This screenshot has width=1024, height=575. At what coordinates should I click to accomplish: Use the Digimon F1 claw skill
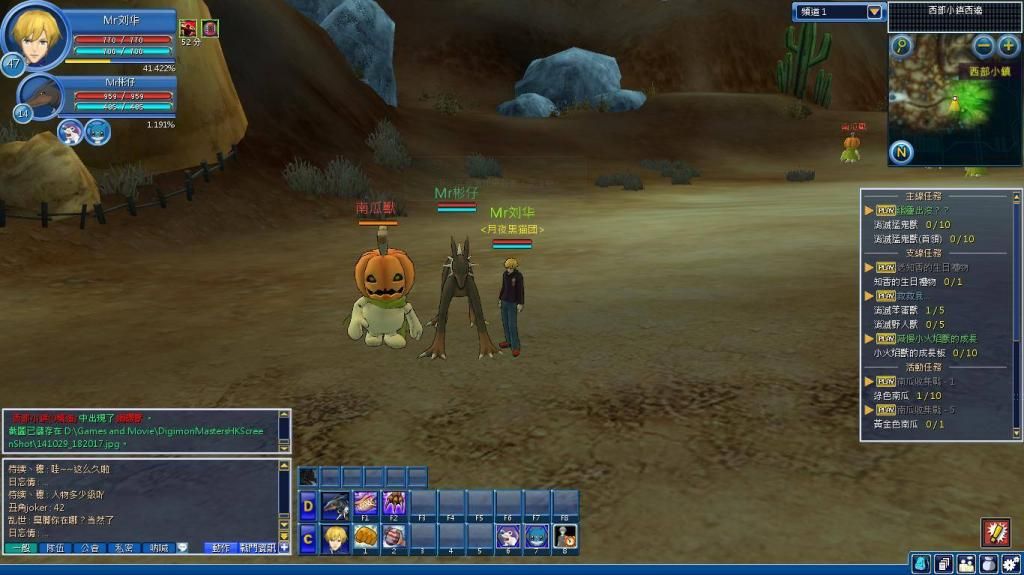tap(365, 504)
